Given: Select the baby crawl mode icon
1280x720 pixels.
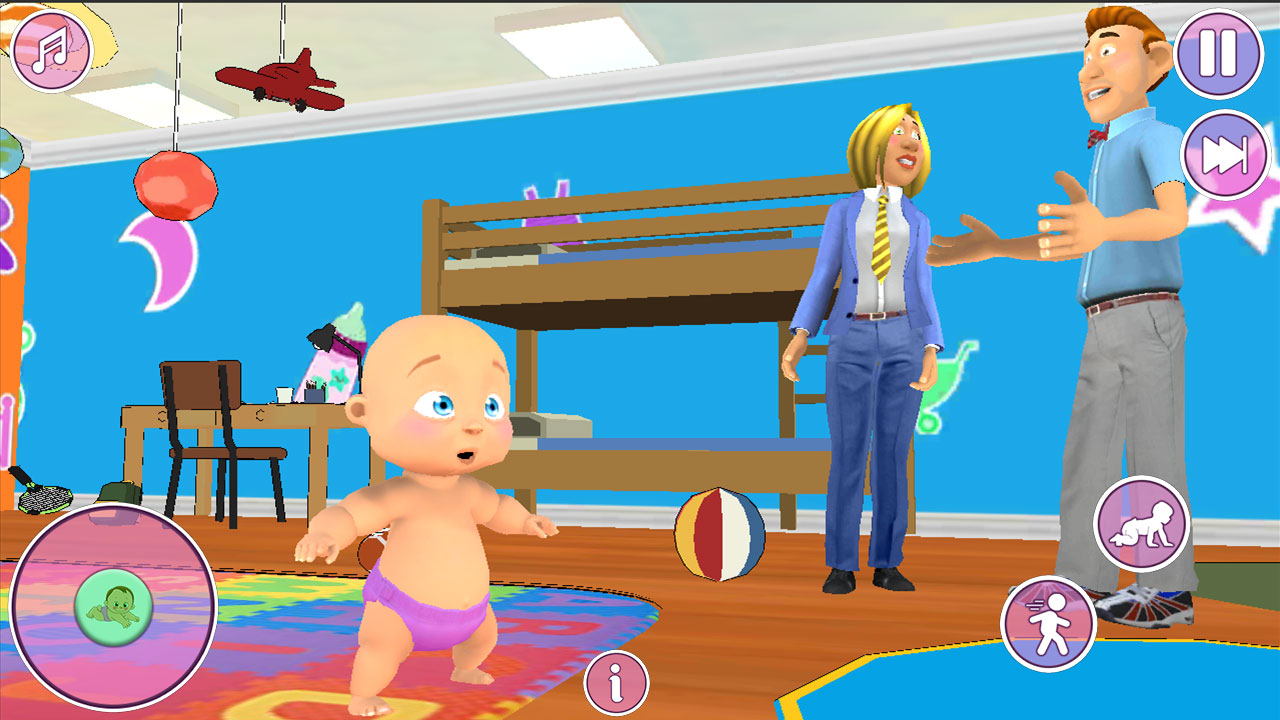Looking at the screenshot, I should click(1140, 524).
